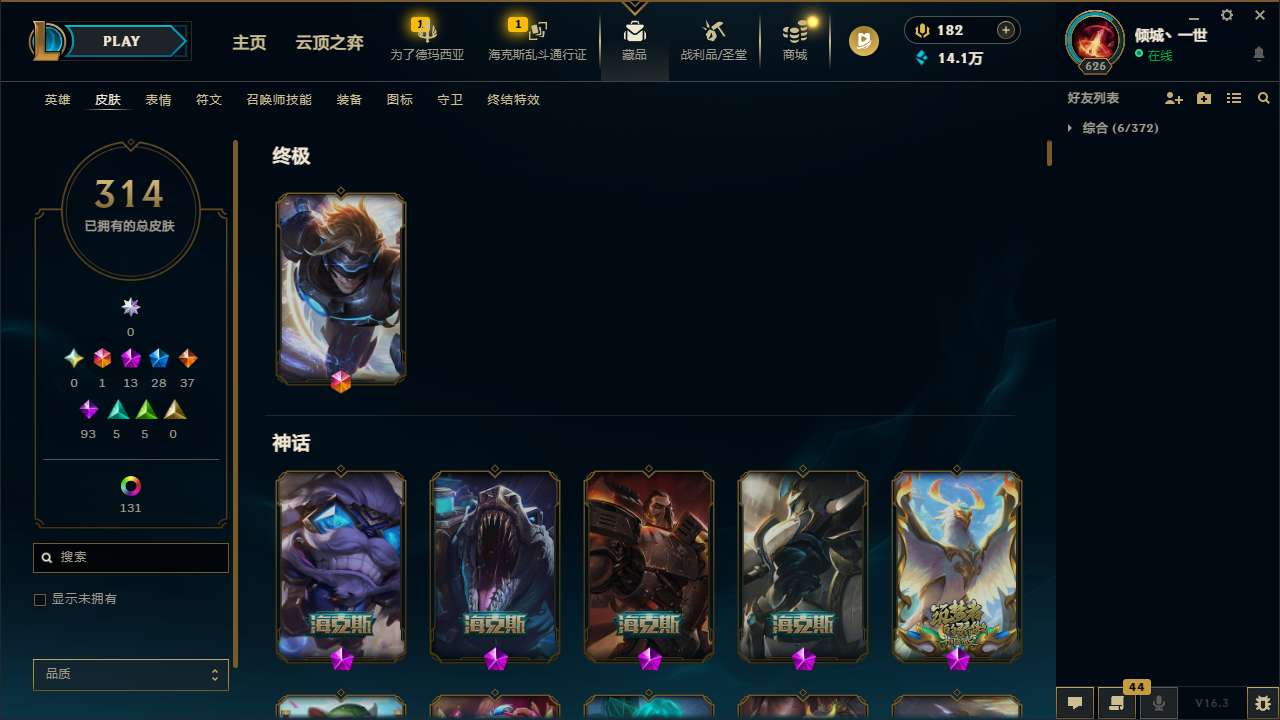Open the 品质 quality dropdown
The width and height of the screenshot is (1280, 720).
point(130,674)
